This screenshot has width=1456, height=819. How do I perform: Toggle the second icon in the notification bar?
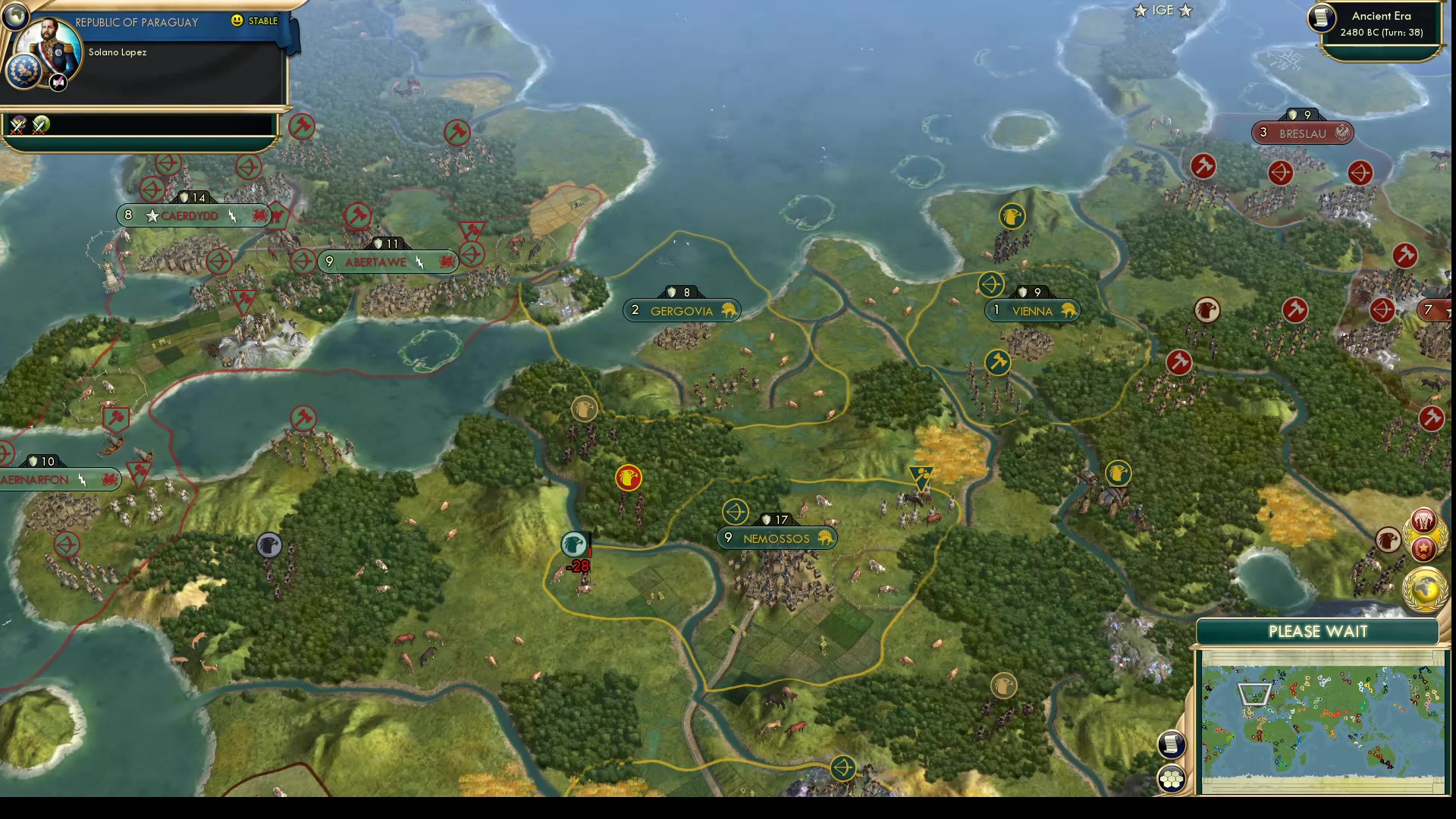(42, 126)
